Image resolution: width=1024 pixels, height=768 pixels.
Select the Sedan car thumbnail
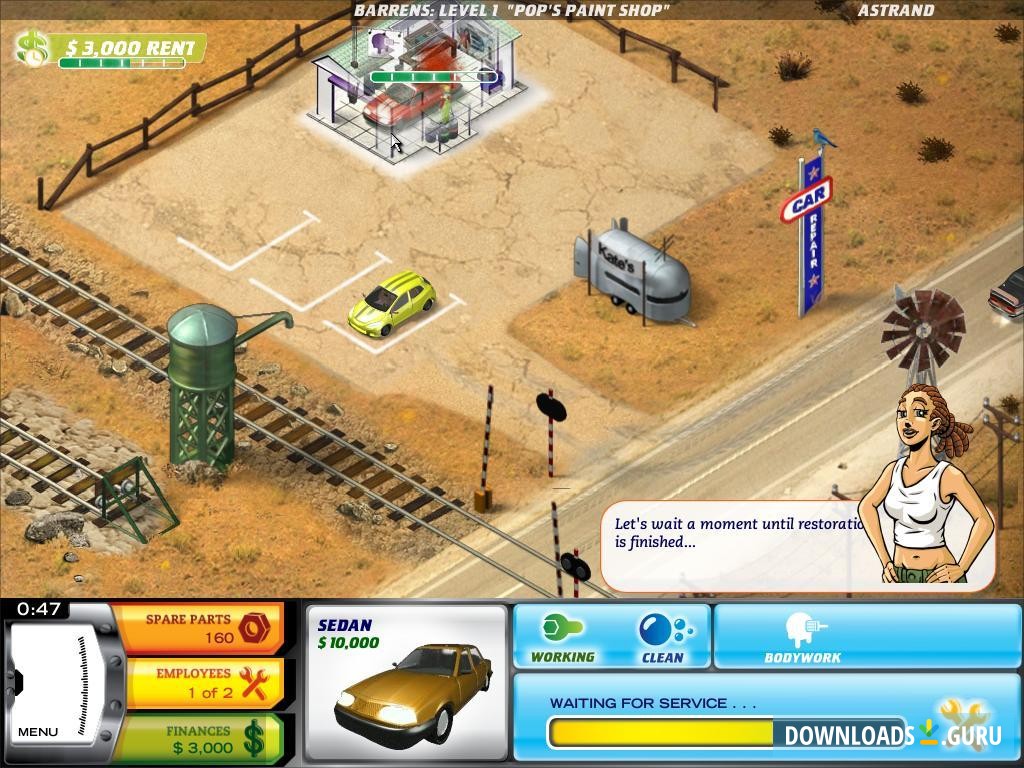406,683
